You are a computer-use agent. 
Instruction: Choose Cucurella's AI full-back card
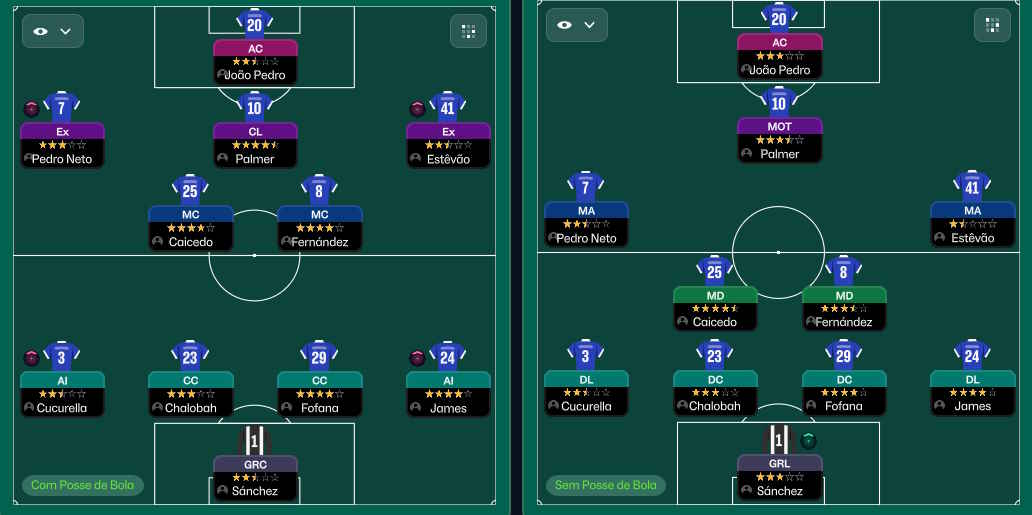(62, 394)
